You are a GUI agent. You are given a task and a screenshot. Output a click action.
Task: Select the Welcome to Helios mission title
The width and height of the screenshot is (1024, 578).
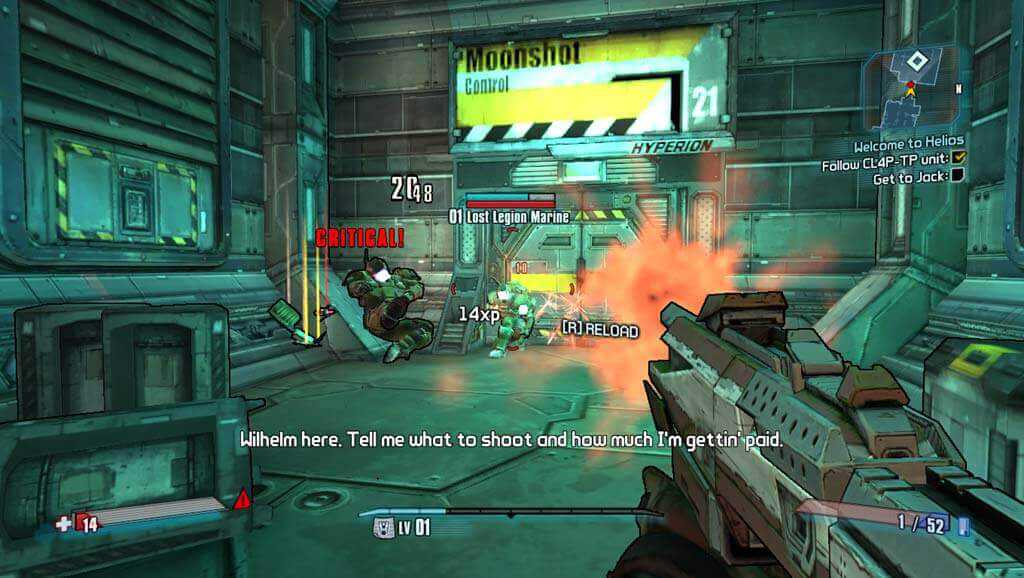(909, 146)
